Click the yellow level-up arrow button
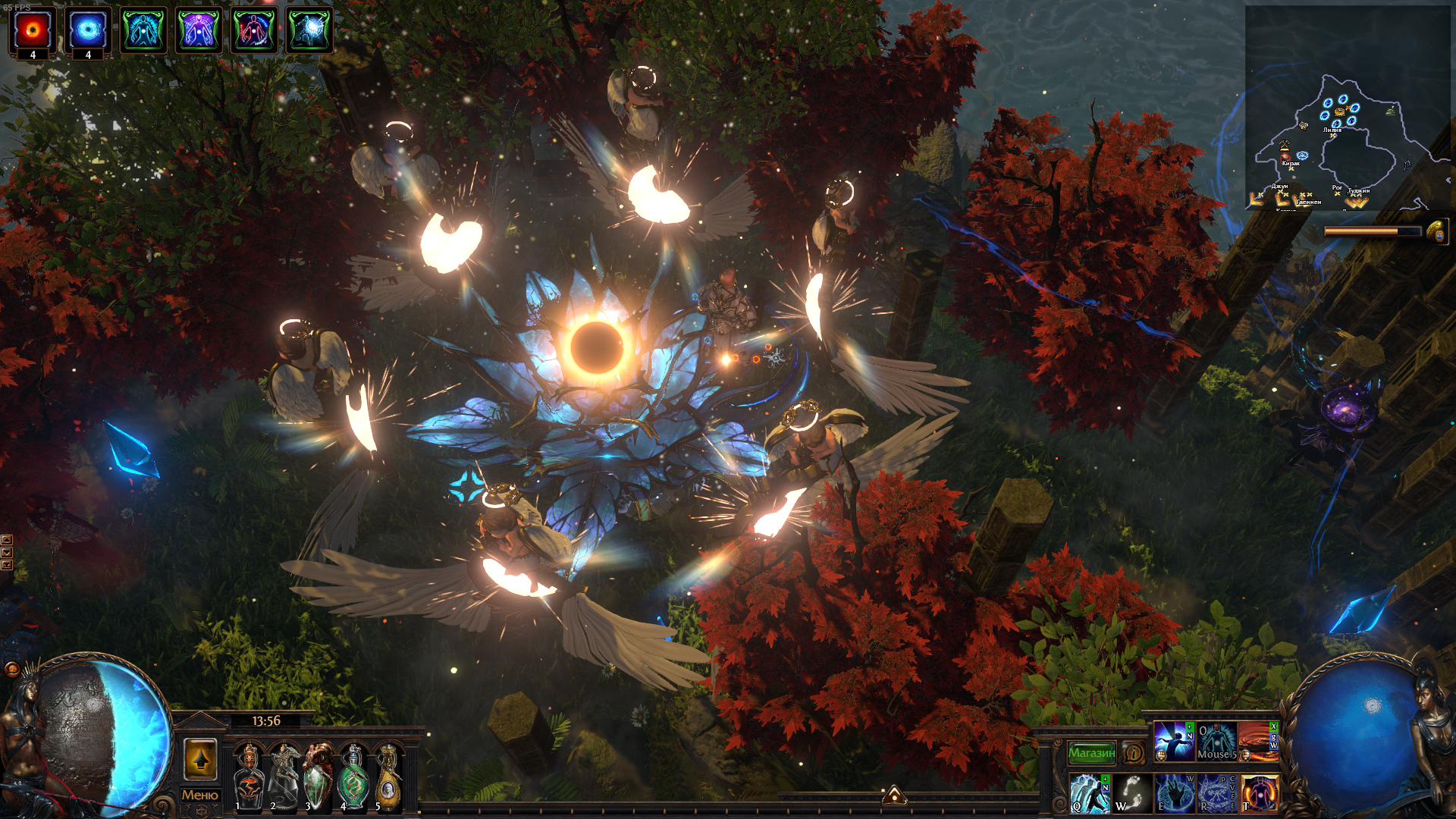 pyautogui.click(x=200, y=758)
